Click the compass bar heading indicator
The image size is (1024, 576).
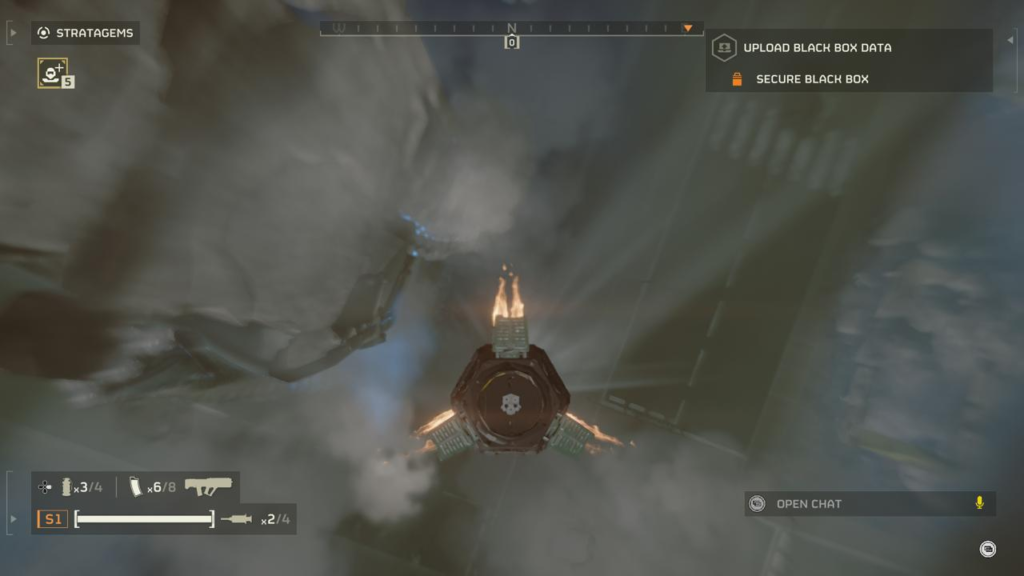pos(511,42)
